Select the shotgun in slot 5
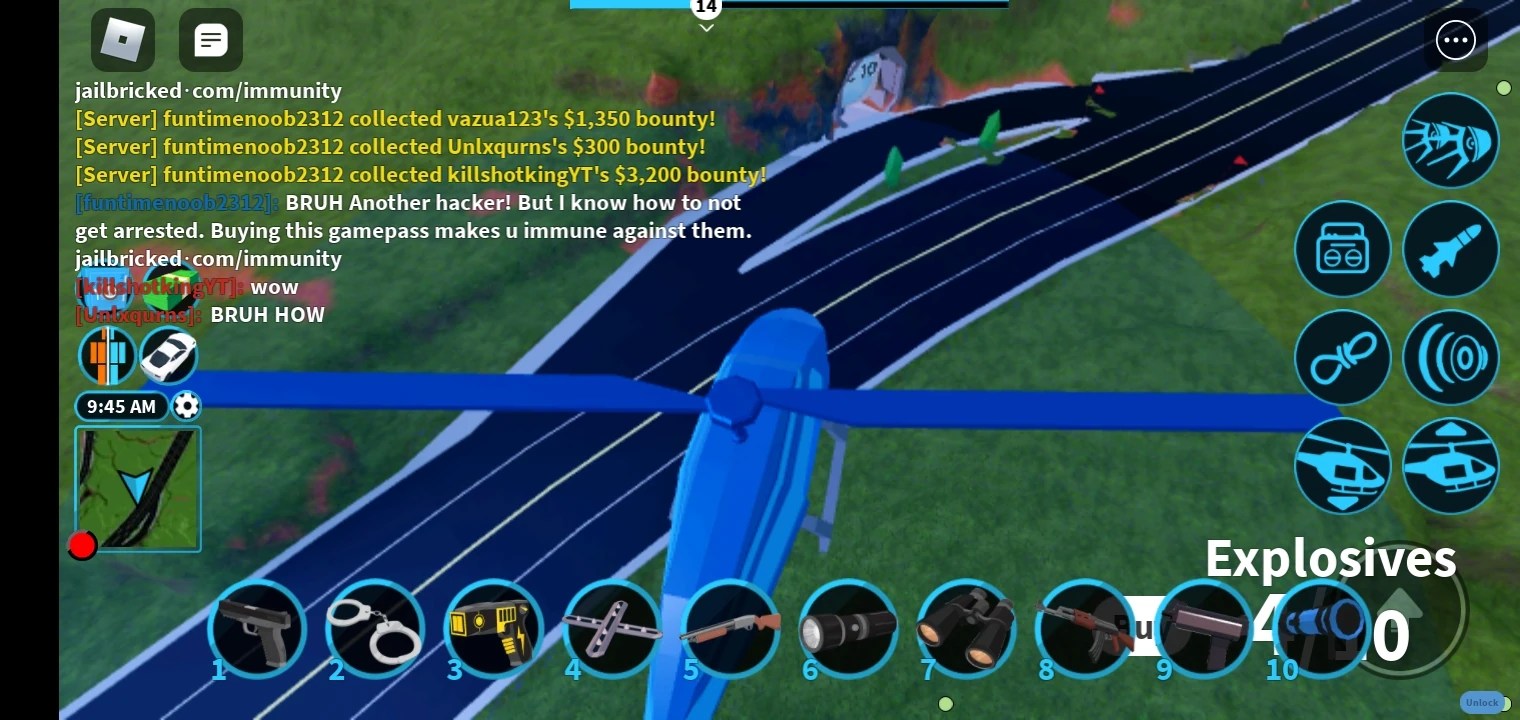Viewport: 1520px width, 720px height. tap(729, 630)
